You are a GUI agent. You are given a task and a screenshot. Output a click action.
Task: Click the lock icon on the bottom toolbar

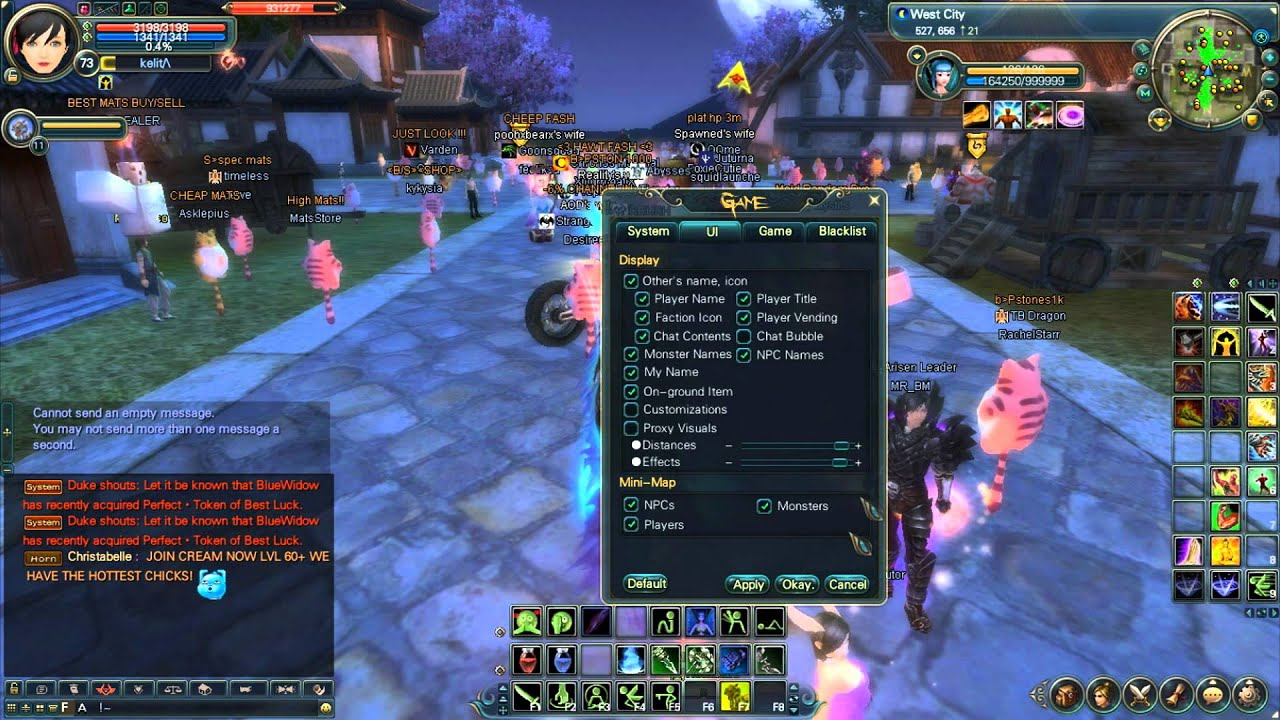tap(14, 689)
